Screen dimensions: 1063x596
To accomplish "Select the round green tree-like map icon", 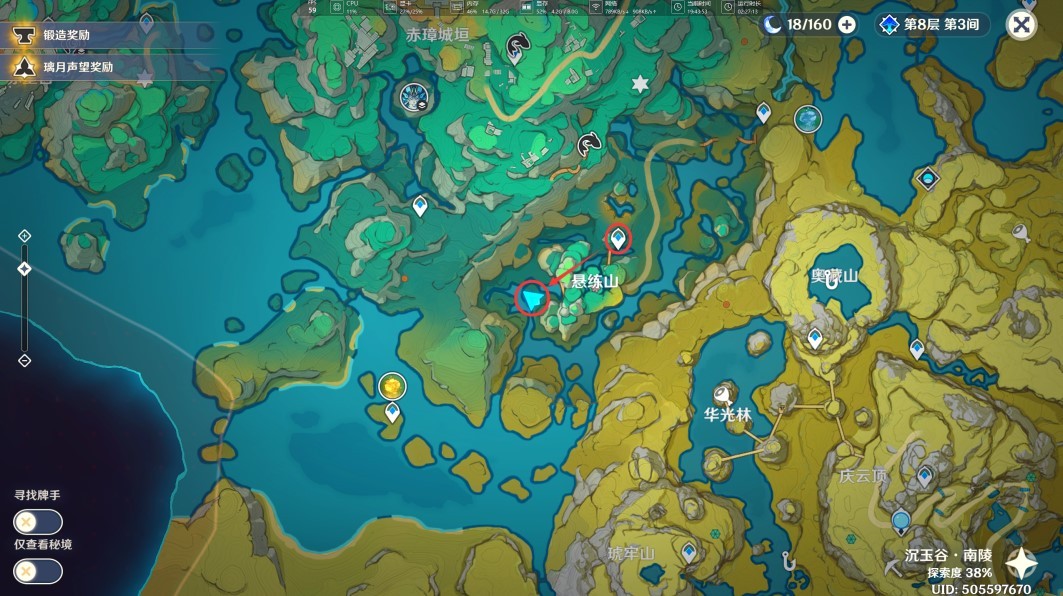I will (x=808, y=120).
